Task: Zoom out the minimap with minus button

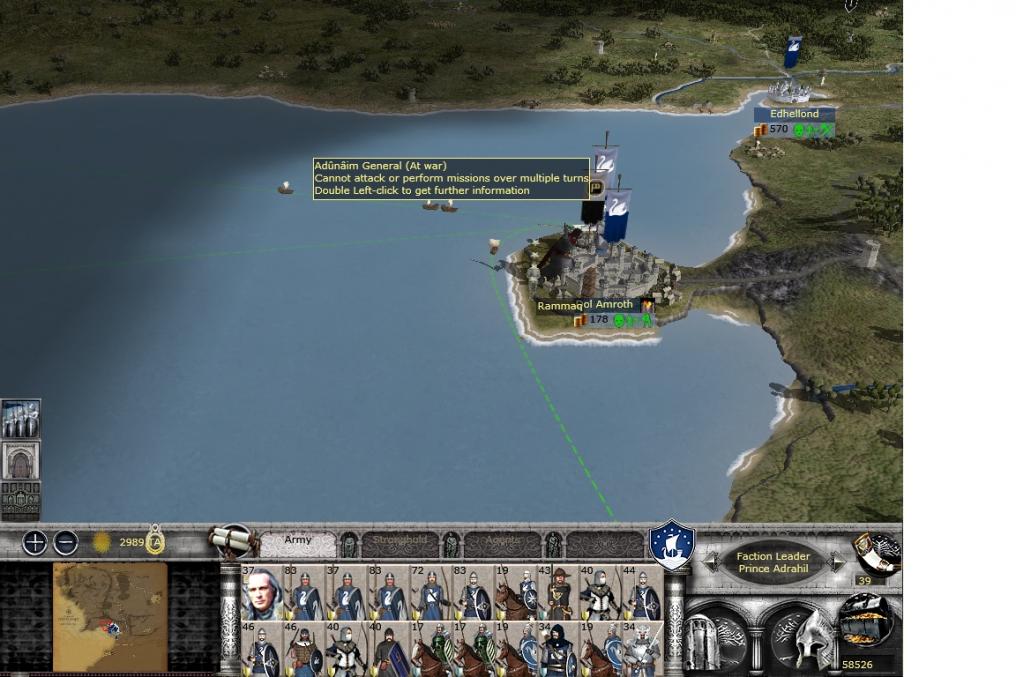Action: tap(66, 543)
